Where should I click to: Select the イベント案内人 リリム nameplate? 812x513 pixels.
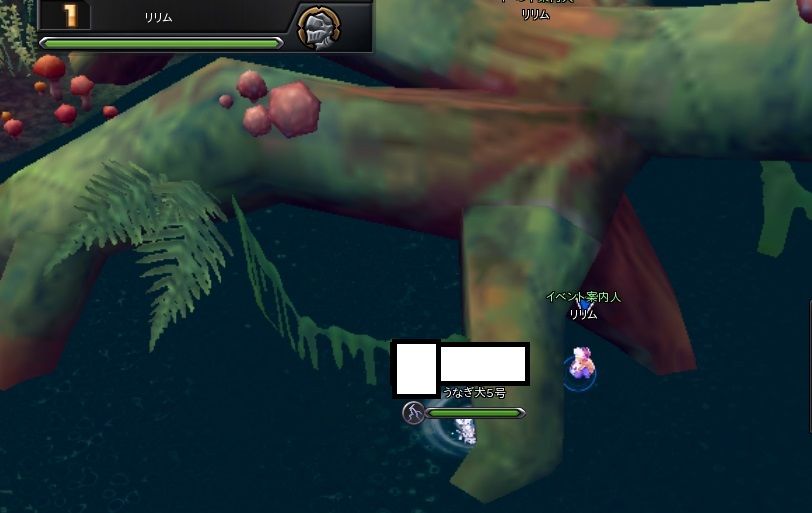pos(583,305)
